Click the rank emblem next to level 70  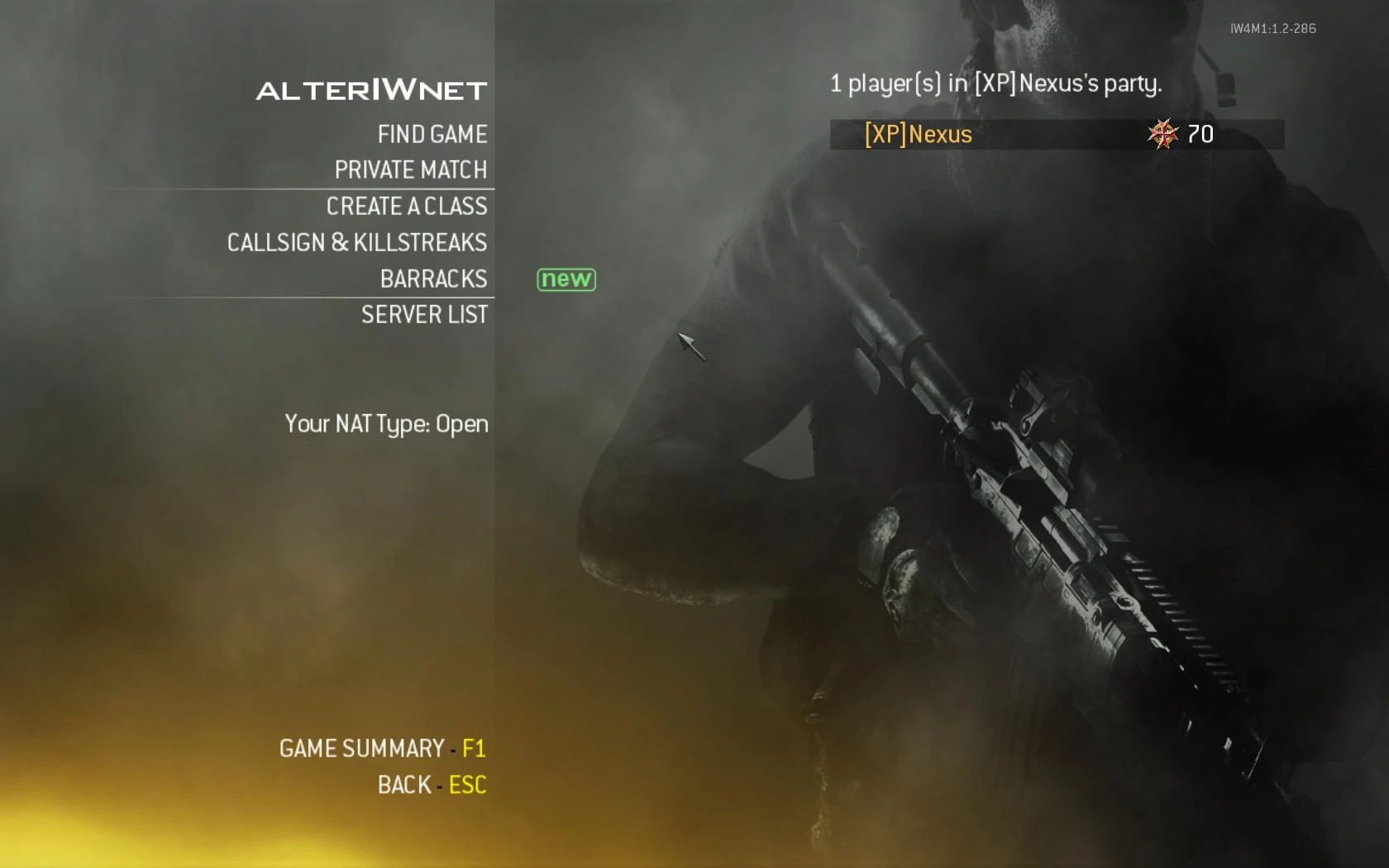1163,134
